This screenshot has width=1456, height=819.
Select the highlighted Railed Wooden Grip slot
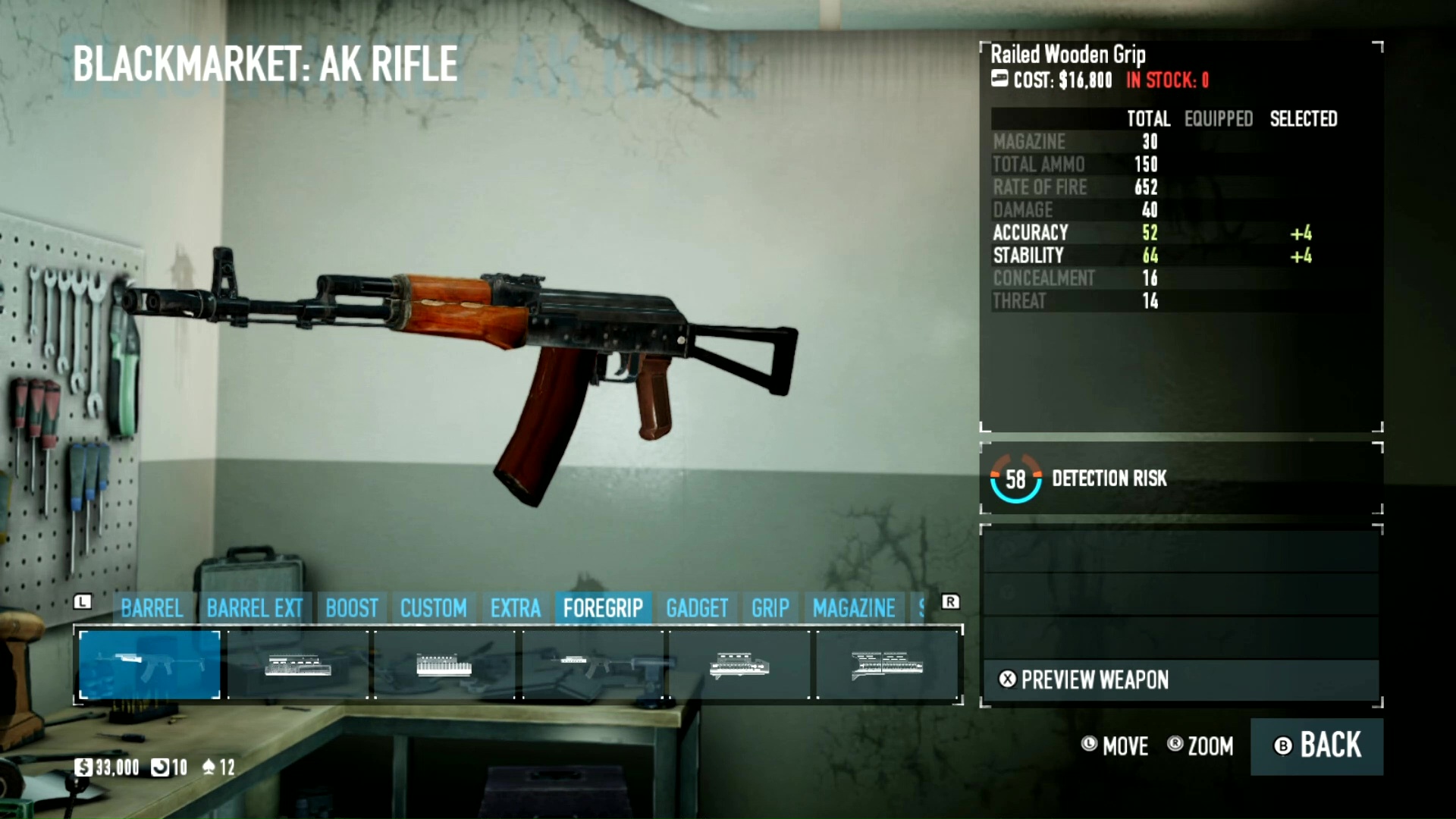(149, 665)
